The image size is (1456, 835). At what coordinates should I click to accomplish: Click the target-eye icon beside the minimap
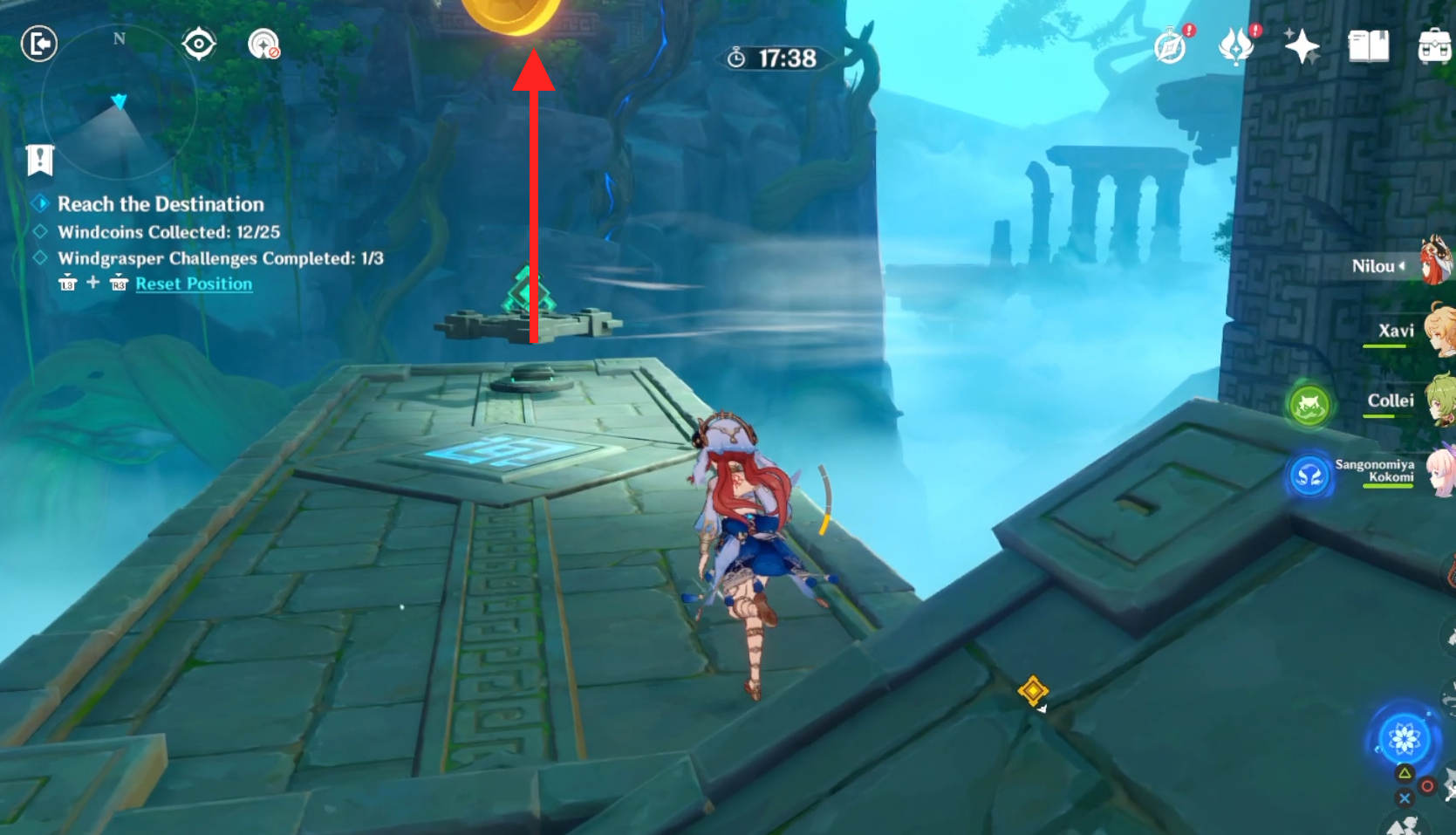pos(199,44)
